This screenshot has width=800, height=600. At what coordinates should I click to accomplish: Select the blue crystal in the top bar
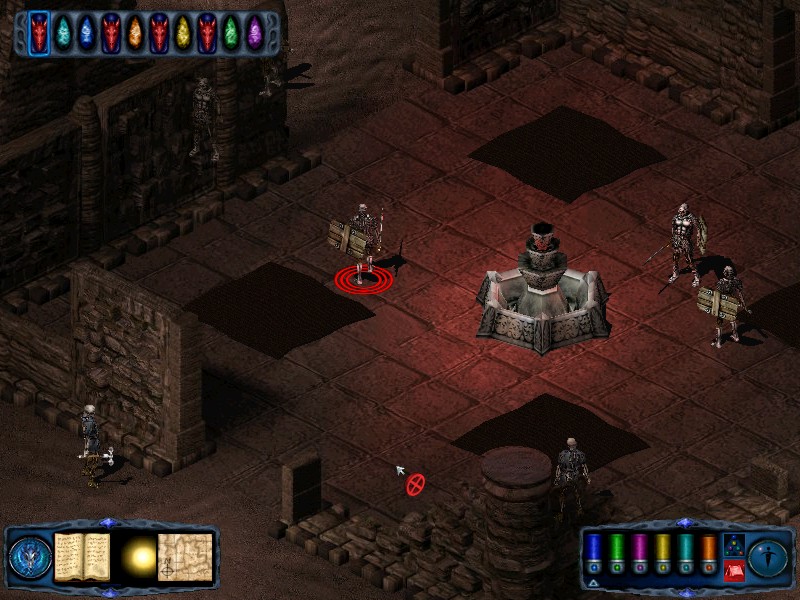tap(87, 33)
